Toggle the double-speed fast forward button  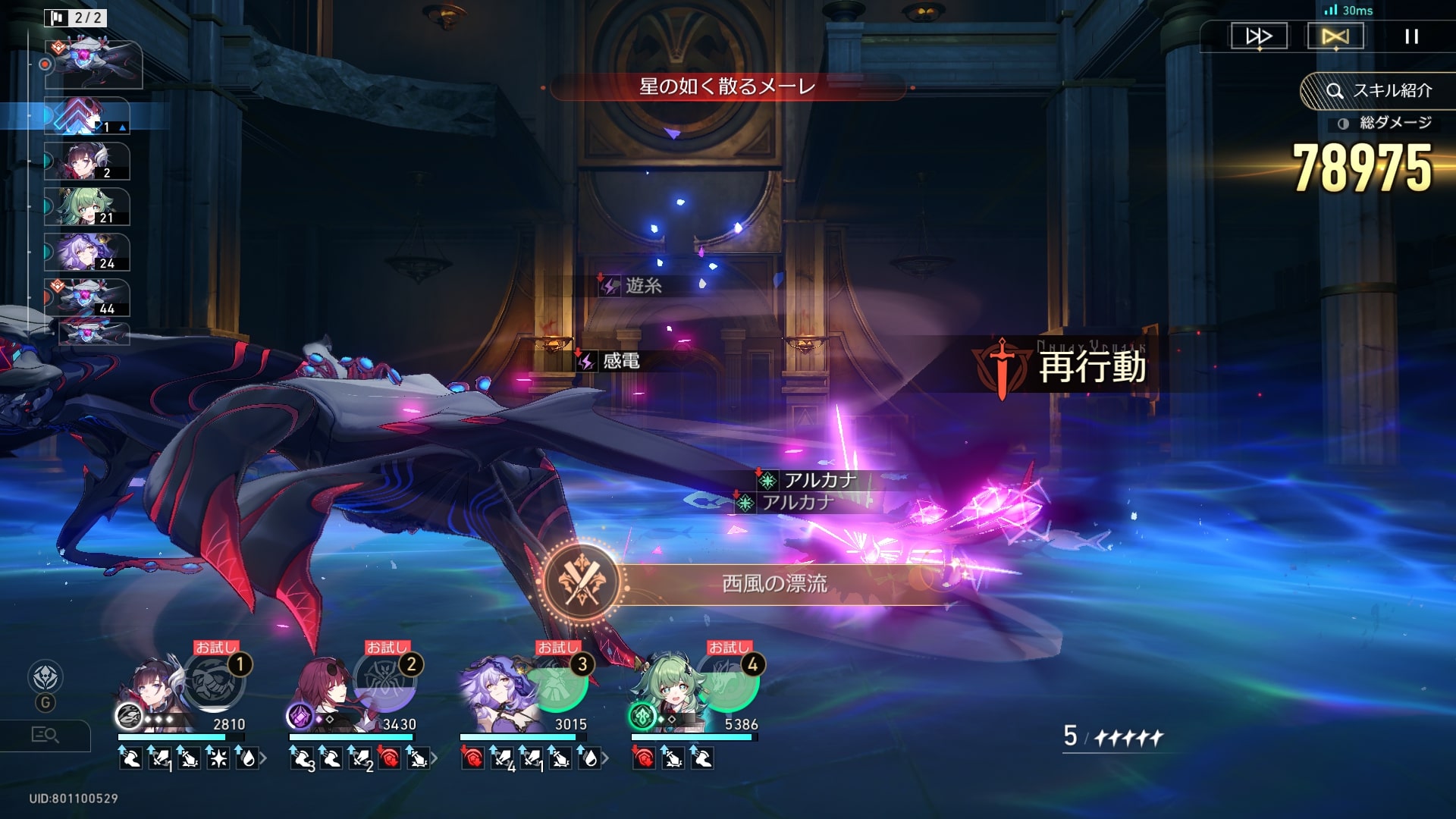point(1259,36)
